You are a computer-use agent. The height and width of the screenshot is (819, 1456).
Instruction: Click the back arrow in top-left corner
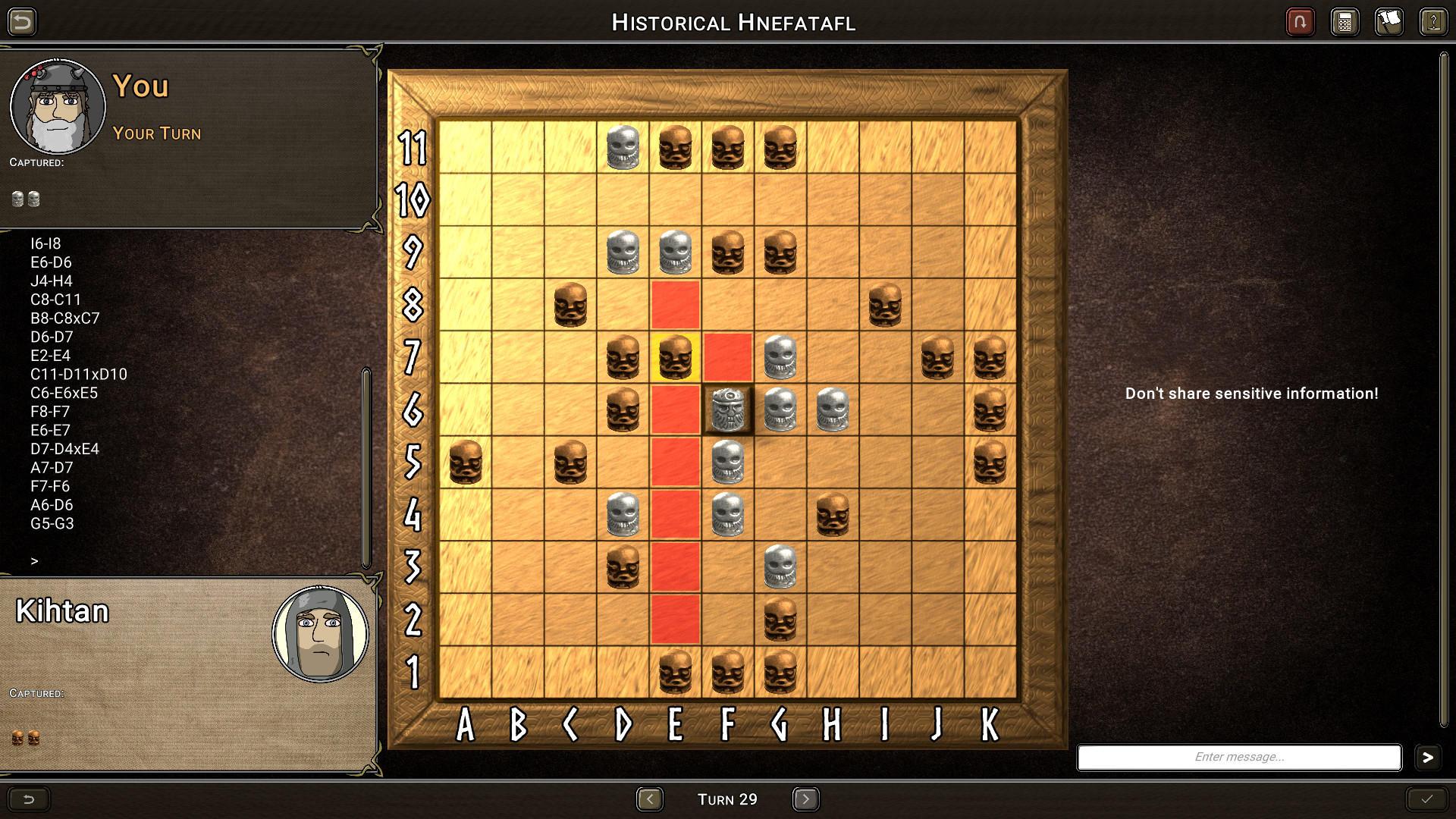[x=23, y=22]
